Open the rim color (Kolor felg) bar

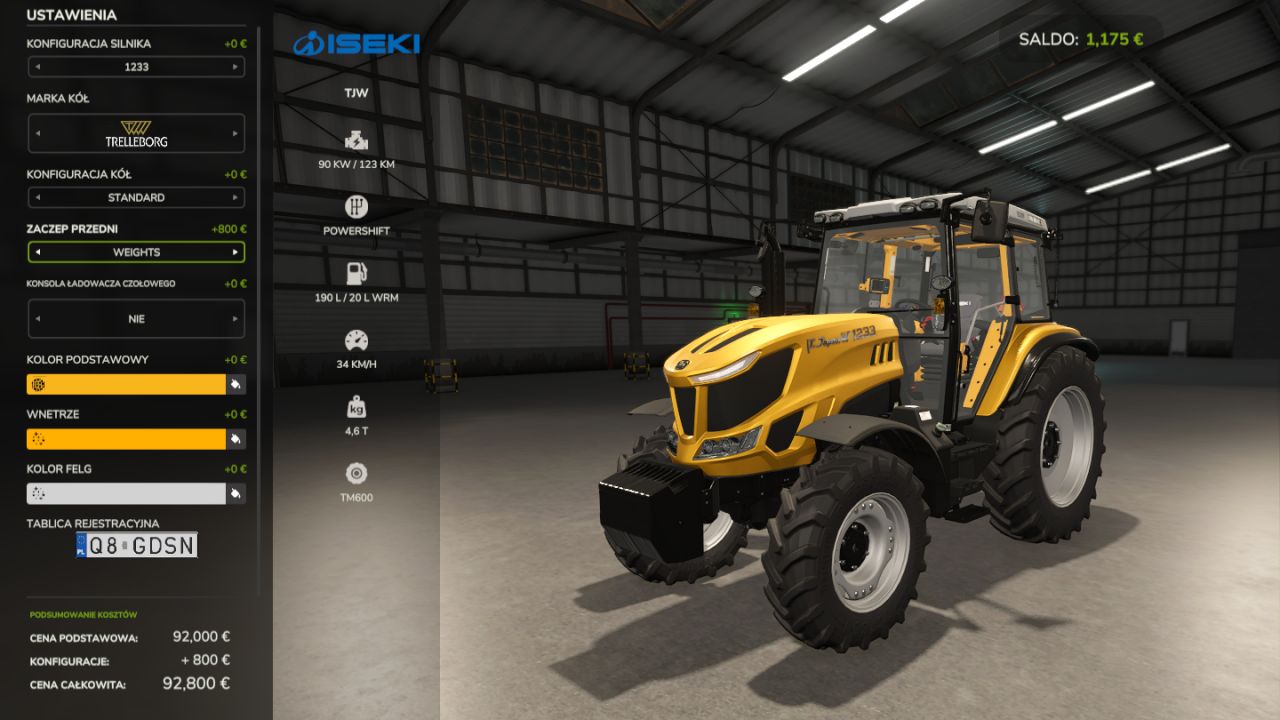[x=126, y=493]
